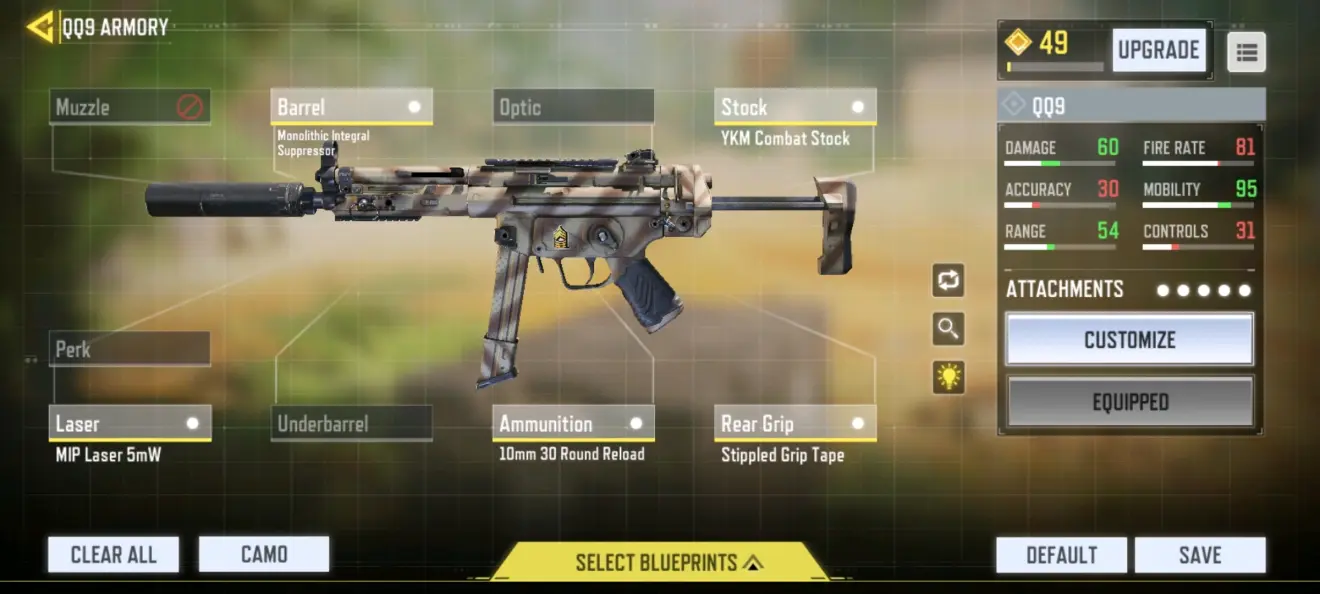Viewport: 1320px width, 594px height.
Task: Click the rotate arrows icon
Action: pyautogui.click(x=948, y=281)
